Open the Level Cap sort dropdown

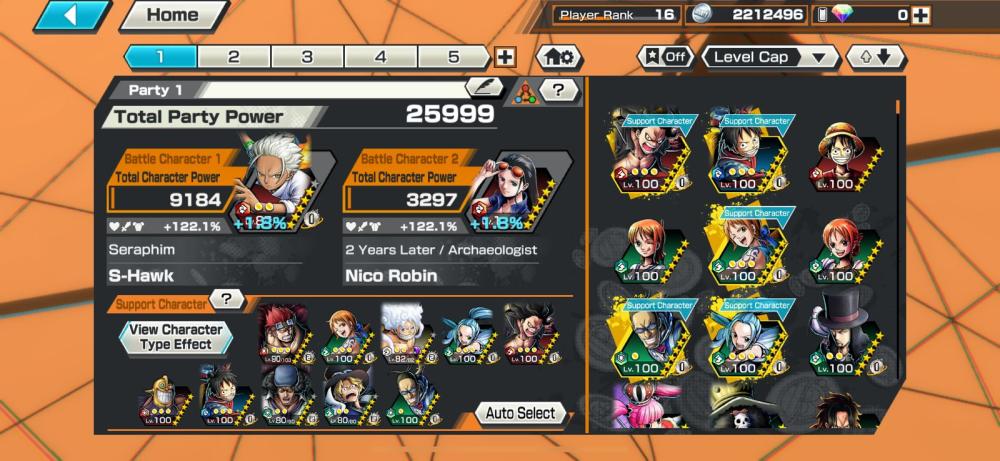pyautogui.click(x=770, y=57)
